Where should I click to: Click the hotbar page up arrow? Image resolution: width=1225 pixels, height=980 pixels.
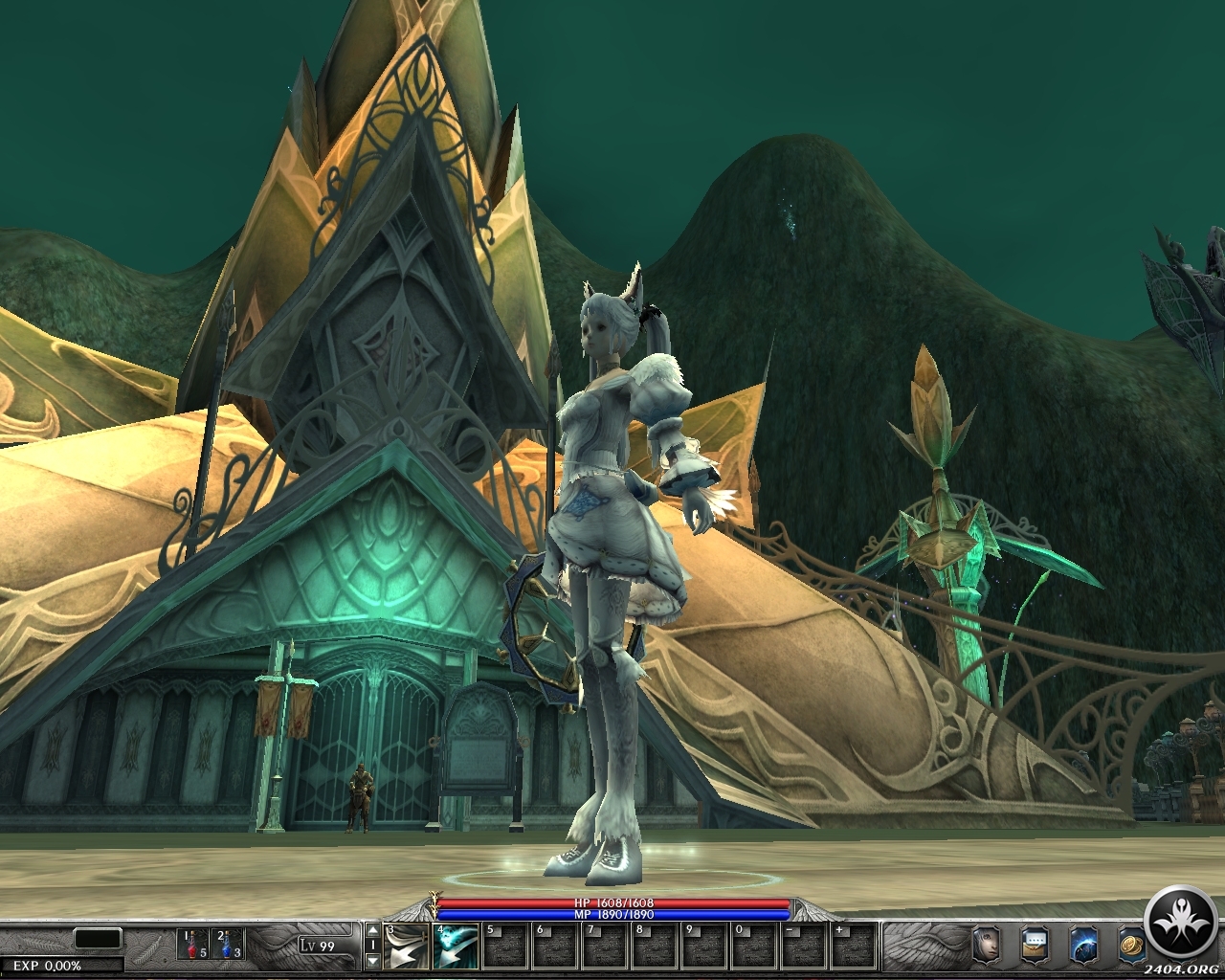372,930
